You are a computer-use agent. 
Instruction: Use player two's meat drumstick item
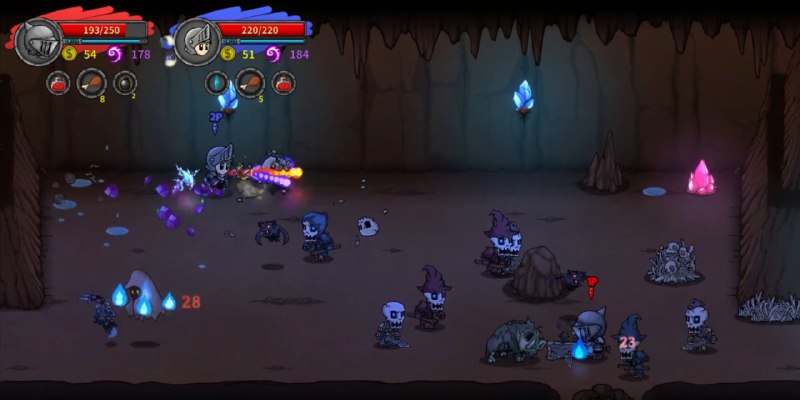(x=250, y=83)
